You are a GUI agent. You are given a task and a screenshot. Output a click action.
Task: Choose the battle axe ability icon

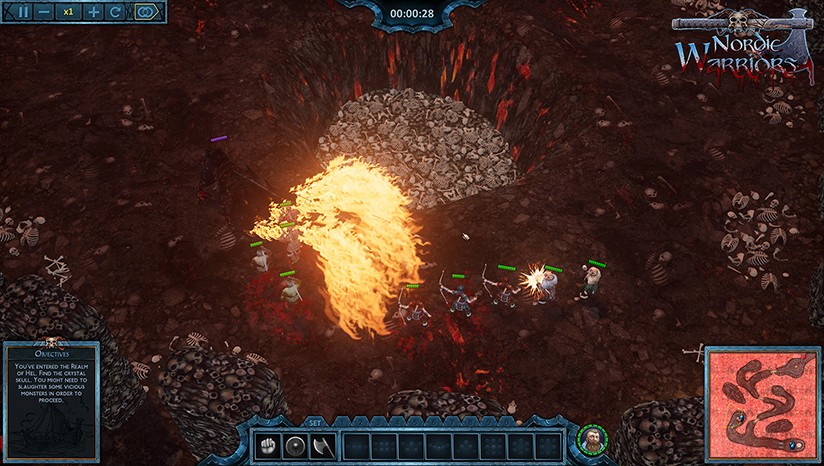[324, 446]
